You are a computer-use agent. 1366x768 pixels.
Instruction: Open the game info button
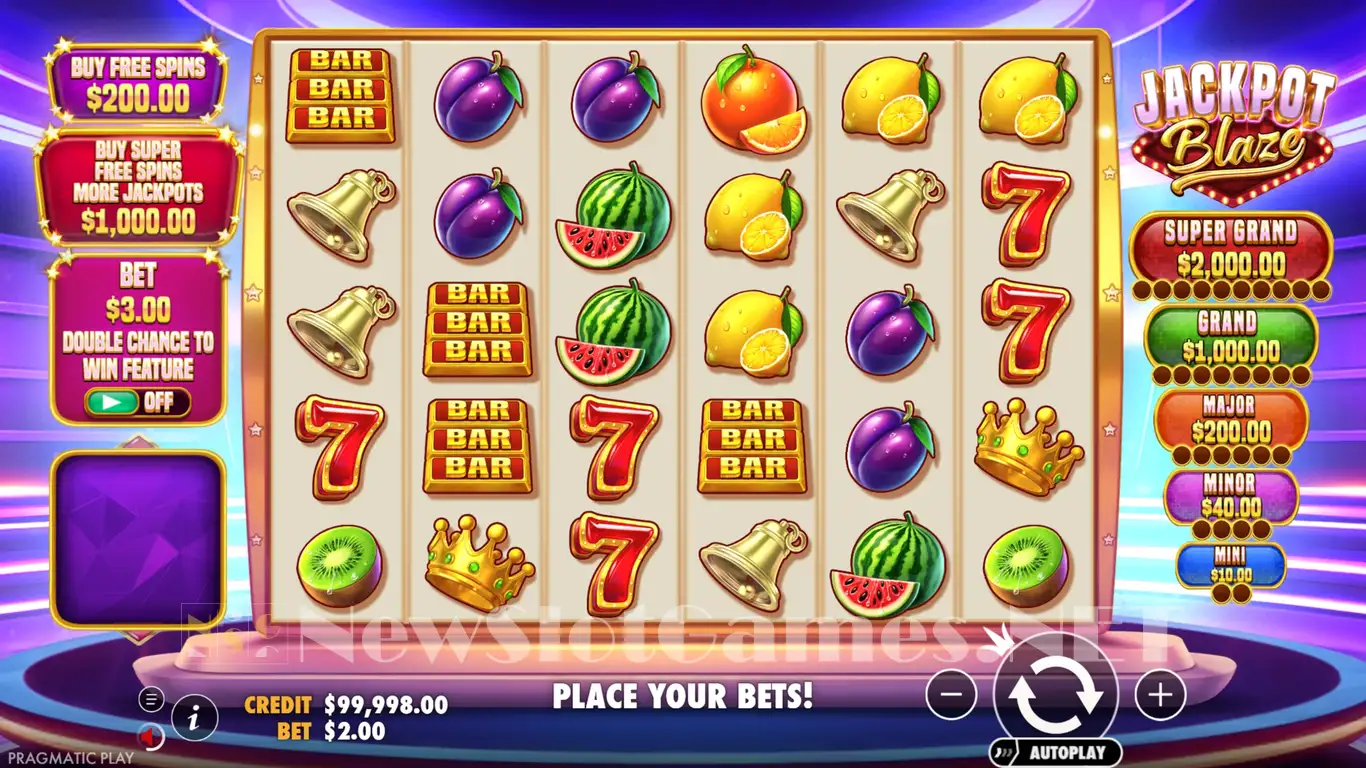(196, 716)
